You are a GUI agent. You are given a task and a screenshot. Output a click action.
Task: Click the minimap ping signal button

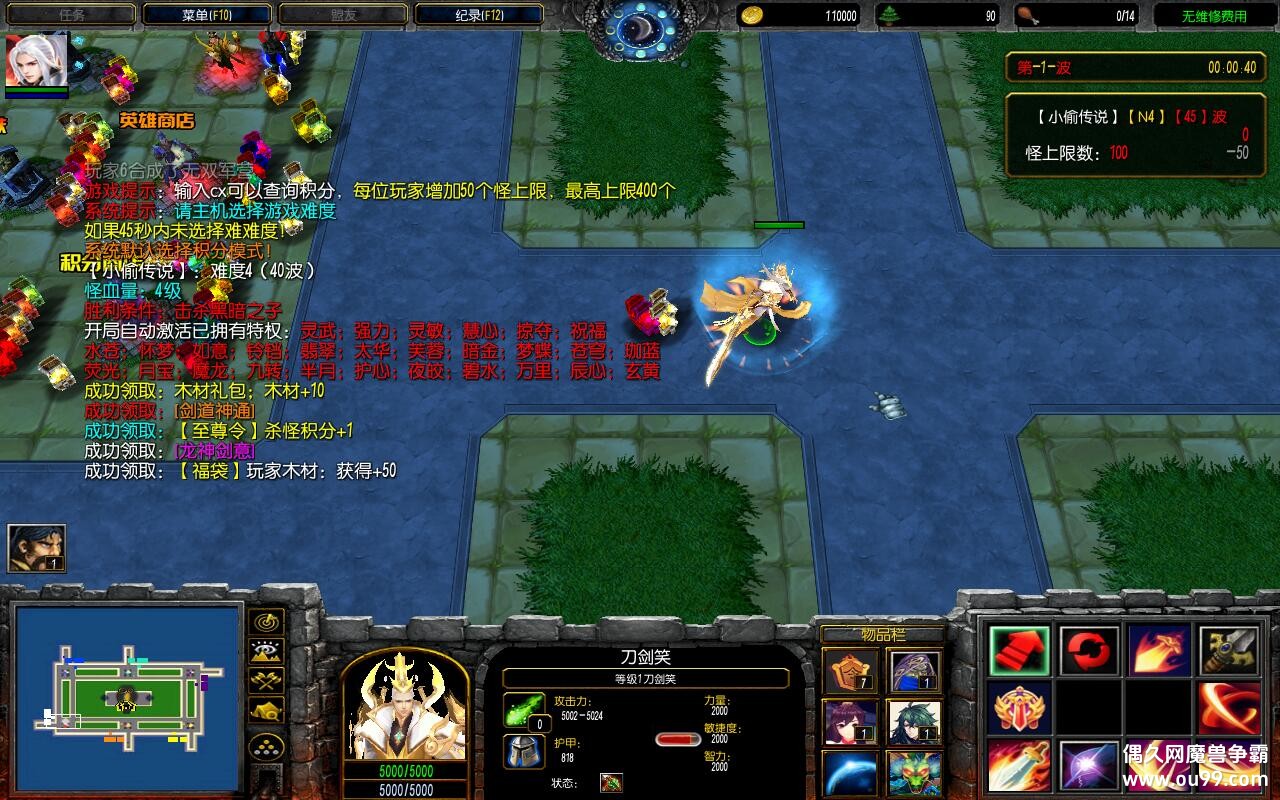(265, 621)
